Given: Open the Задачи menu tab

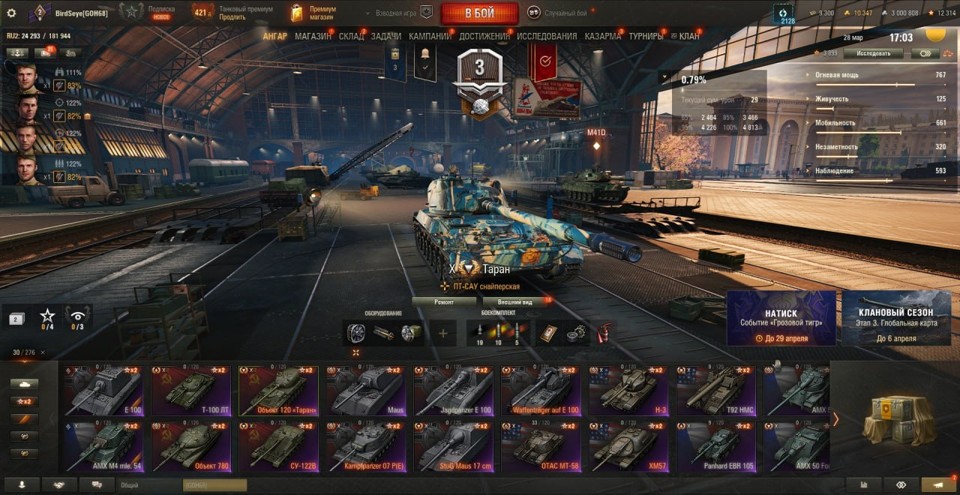Looking at the screenshot, I should click(386, 36).
